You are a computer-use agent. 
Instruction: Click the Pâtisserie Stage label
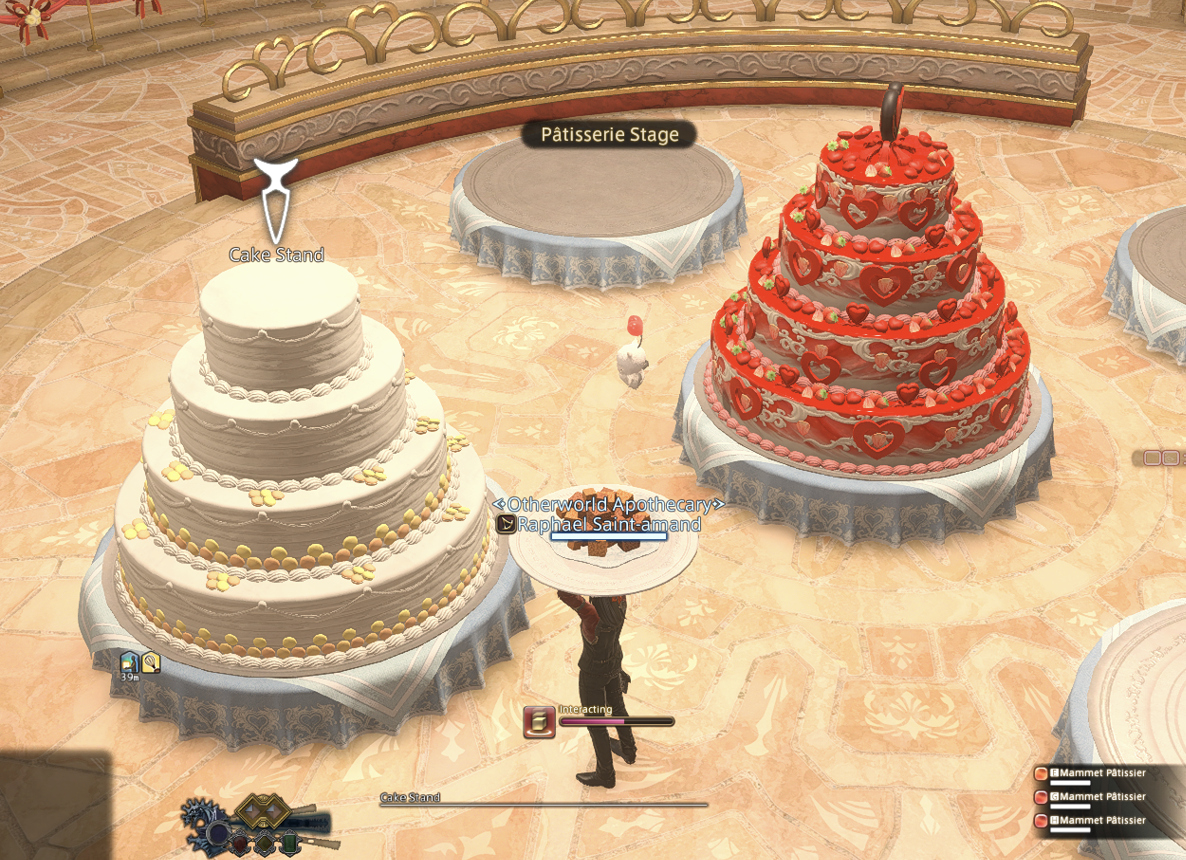click(x=609, y=135)
